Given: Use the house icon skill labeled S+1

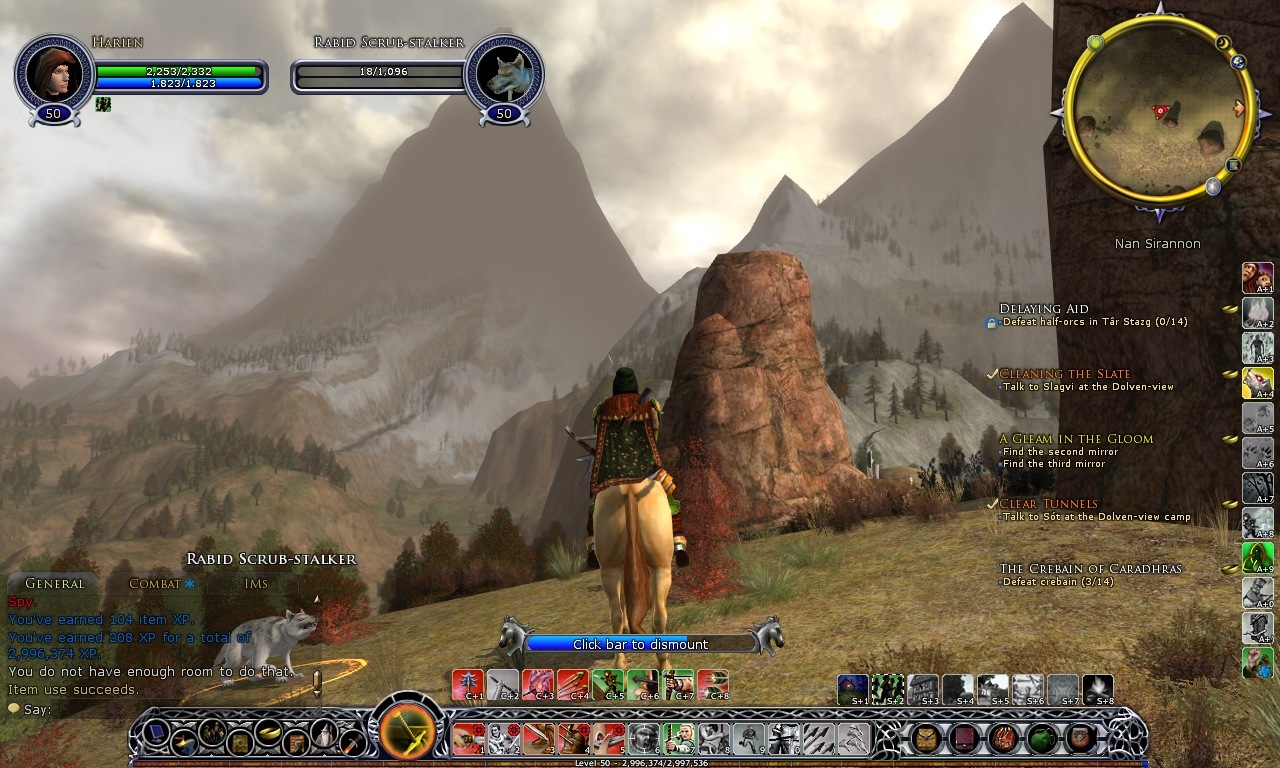Looking at the screenshot, I should 853,688.
